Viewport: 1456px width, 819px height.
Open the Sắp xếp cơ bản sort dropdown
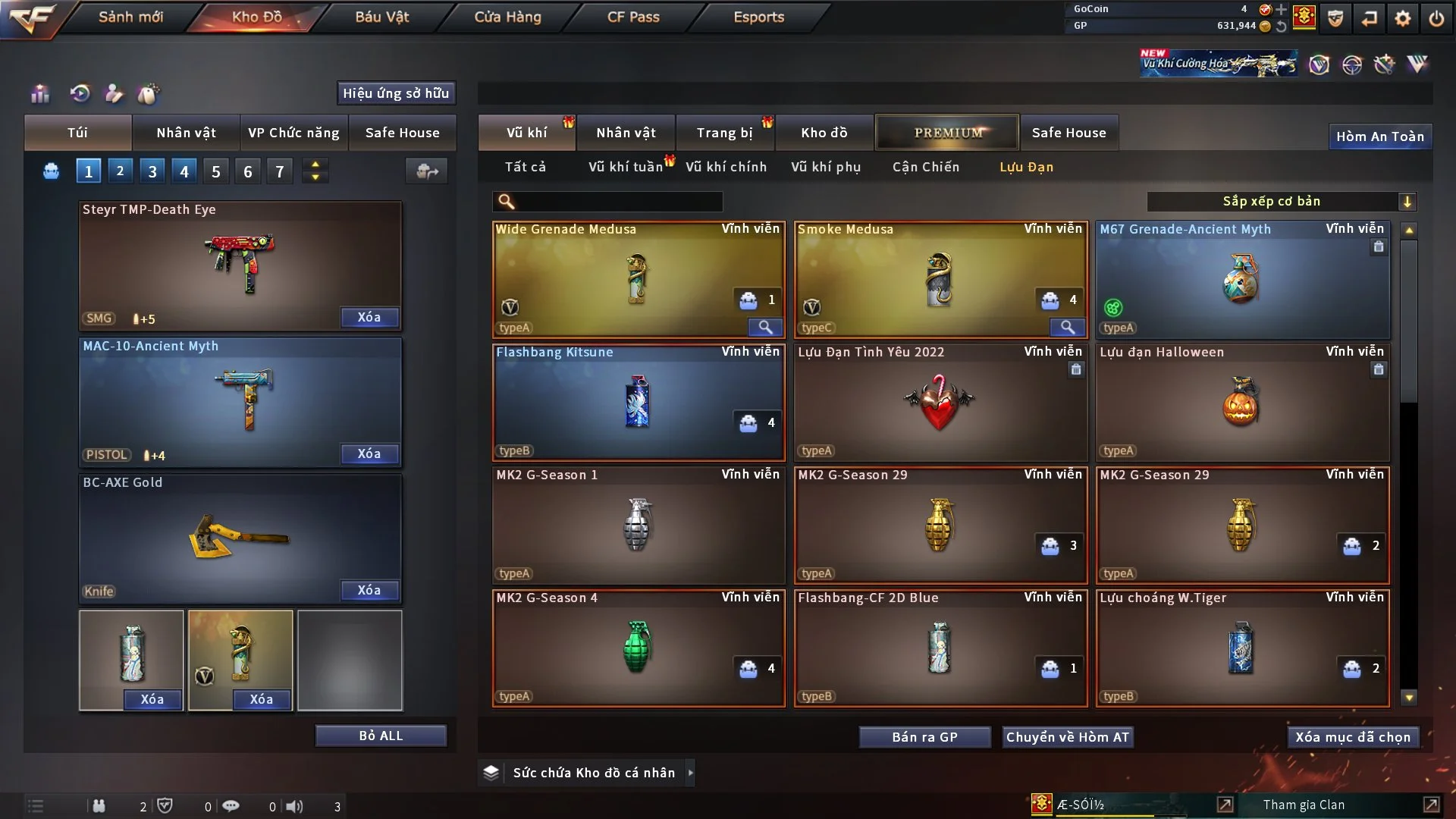click(x=1281, y=201)
